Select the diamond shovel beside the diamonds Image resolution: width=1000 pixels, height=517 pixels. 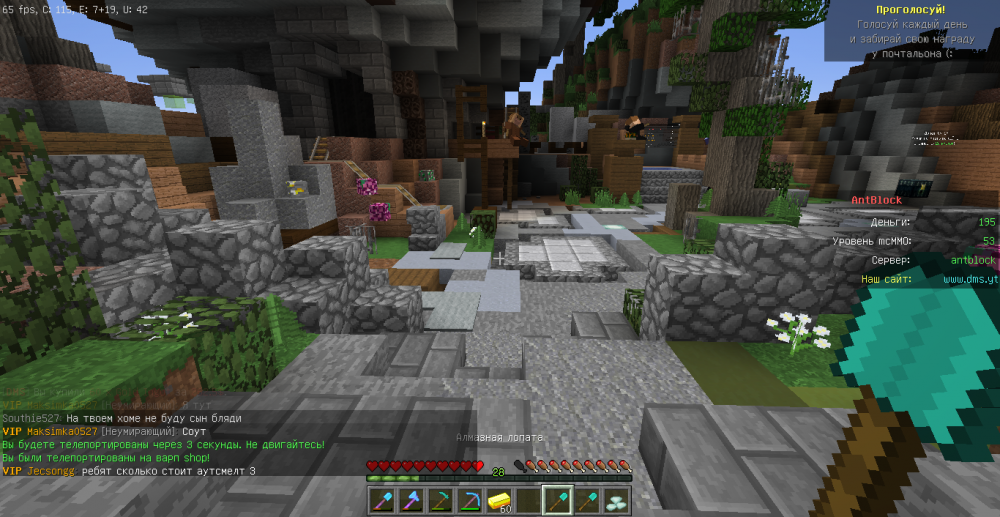click(587, 500)
